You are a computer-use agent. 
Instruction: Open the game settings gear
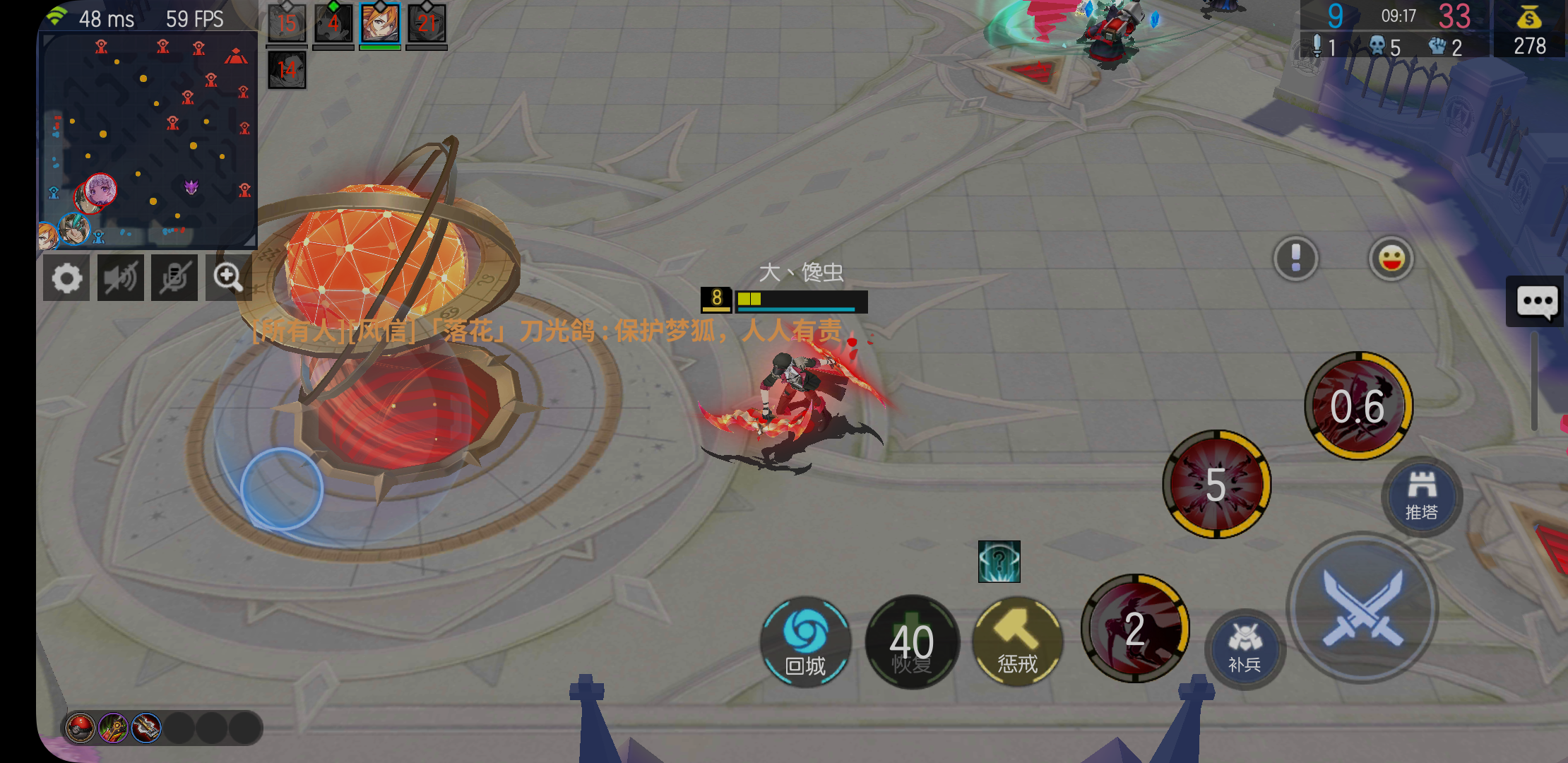click(66, 277)
